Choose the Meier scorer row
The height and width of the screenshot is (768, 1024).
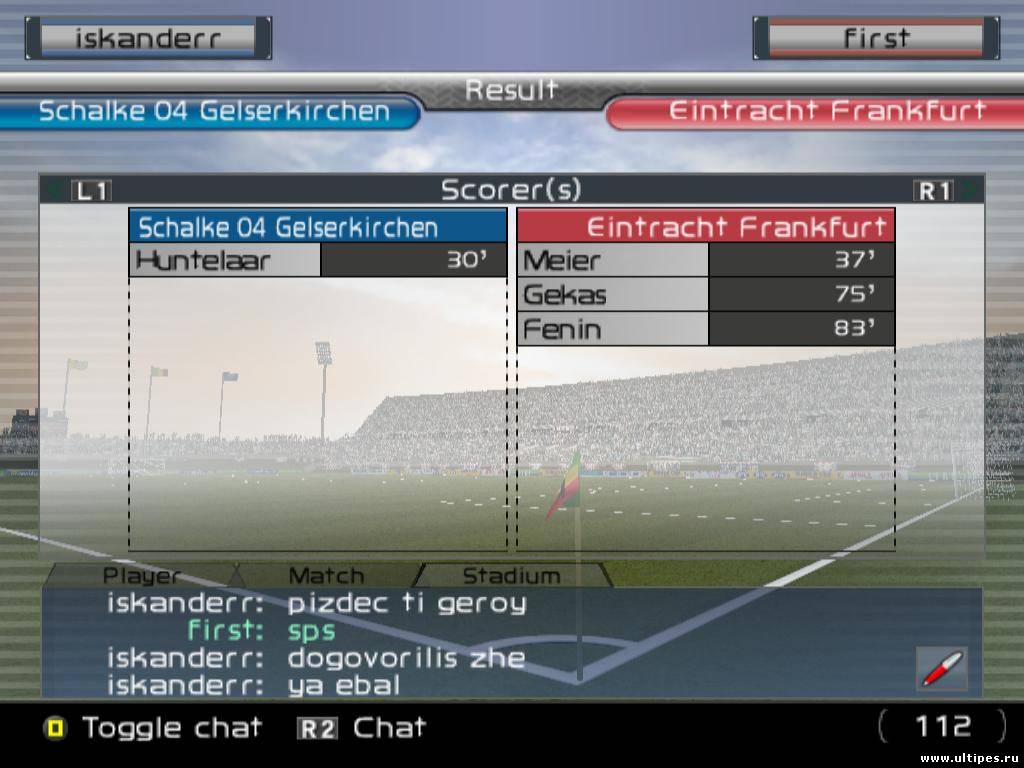point(705,261)
